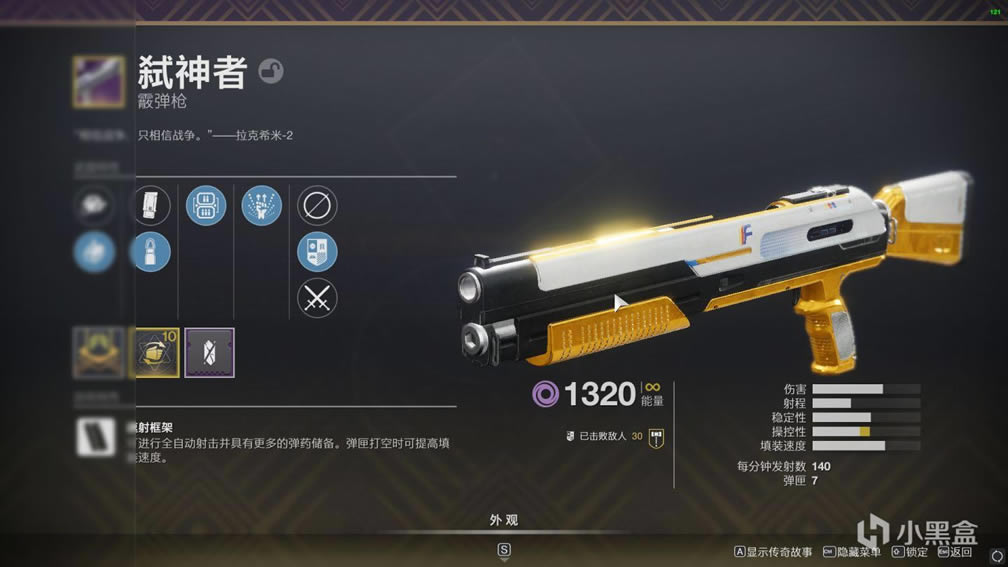Inspect the white frame perk icon
This screenshot has height=567, width=1008.
coord(97,437)
